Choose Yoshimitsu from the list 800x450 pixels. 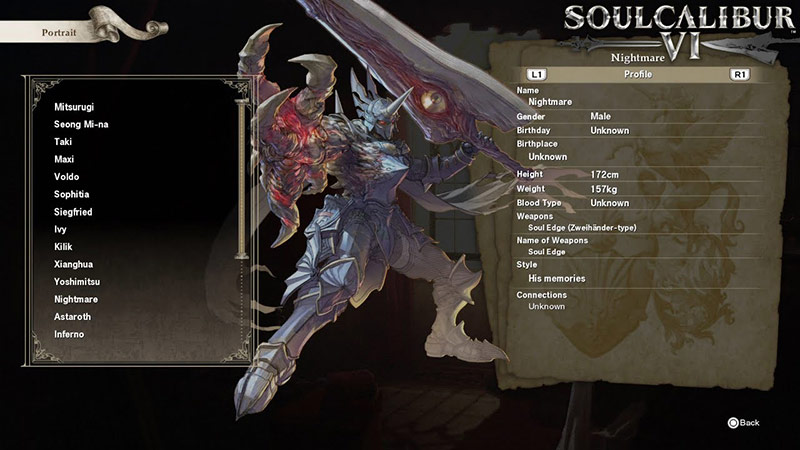(77, 282)
